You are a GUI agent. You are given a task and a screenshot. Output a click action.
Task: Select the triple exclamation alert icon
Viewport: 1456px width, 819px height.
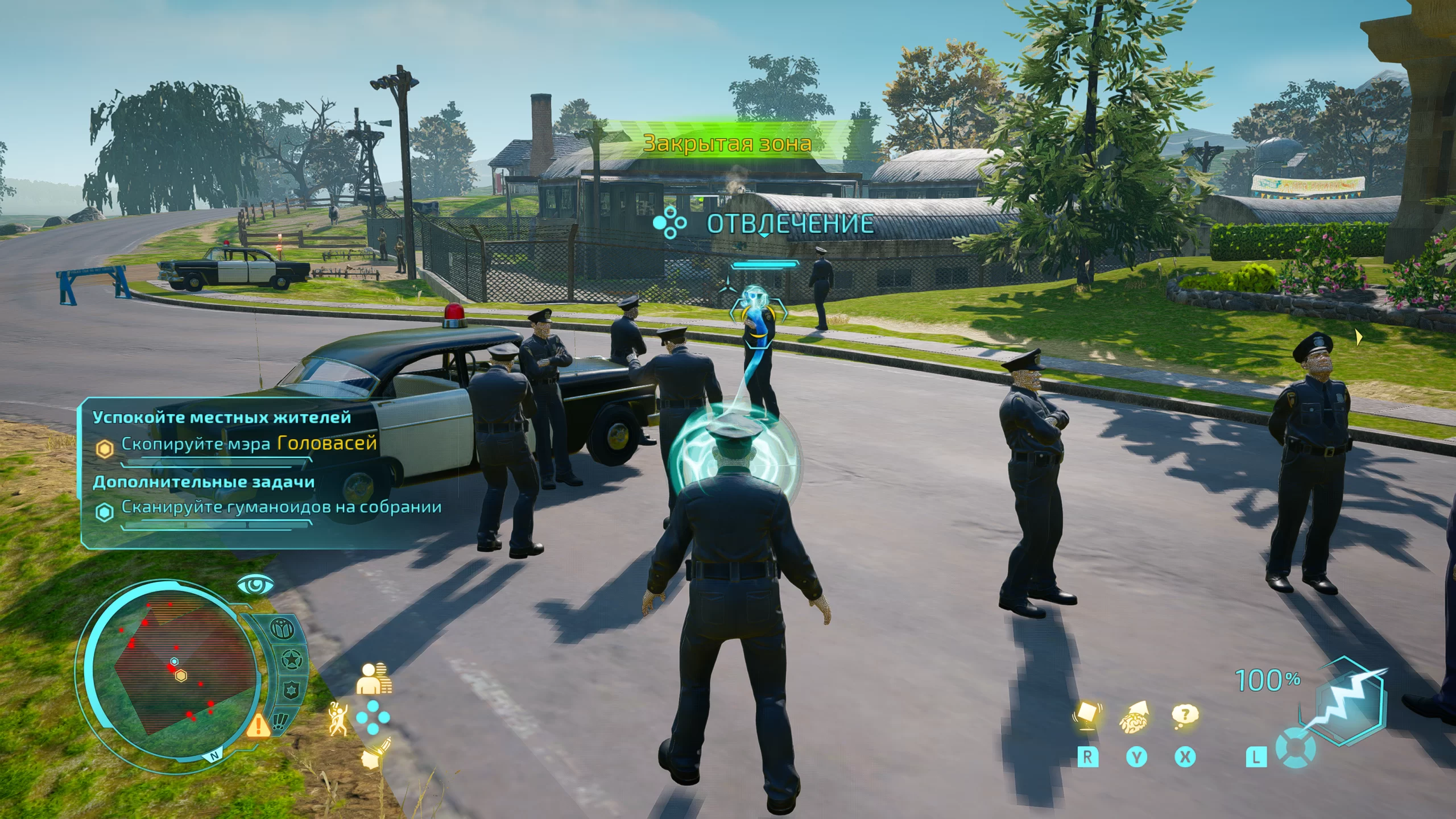click(x=280, y=721)
